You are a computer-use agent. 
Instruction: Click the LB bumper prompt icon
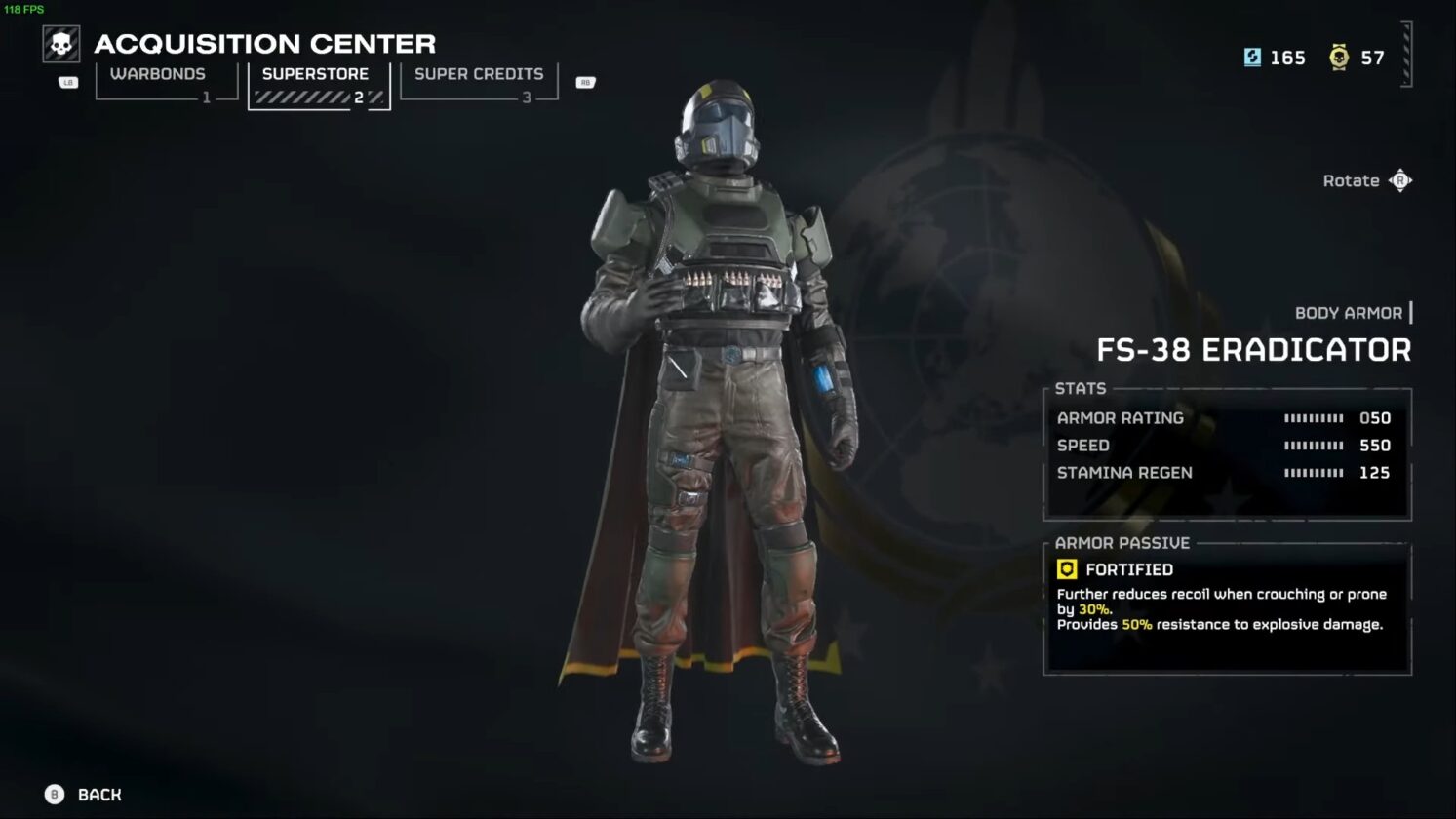pyautogui.click(x=67, y=83)
